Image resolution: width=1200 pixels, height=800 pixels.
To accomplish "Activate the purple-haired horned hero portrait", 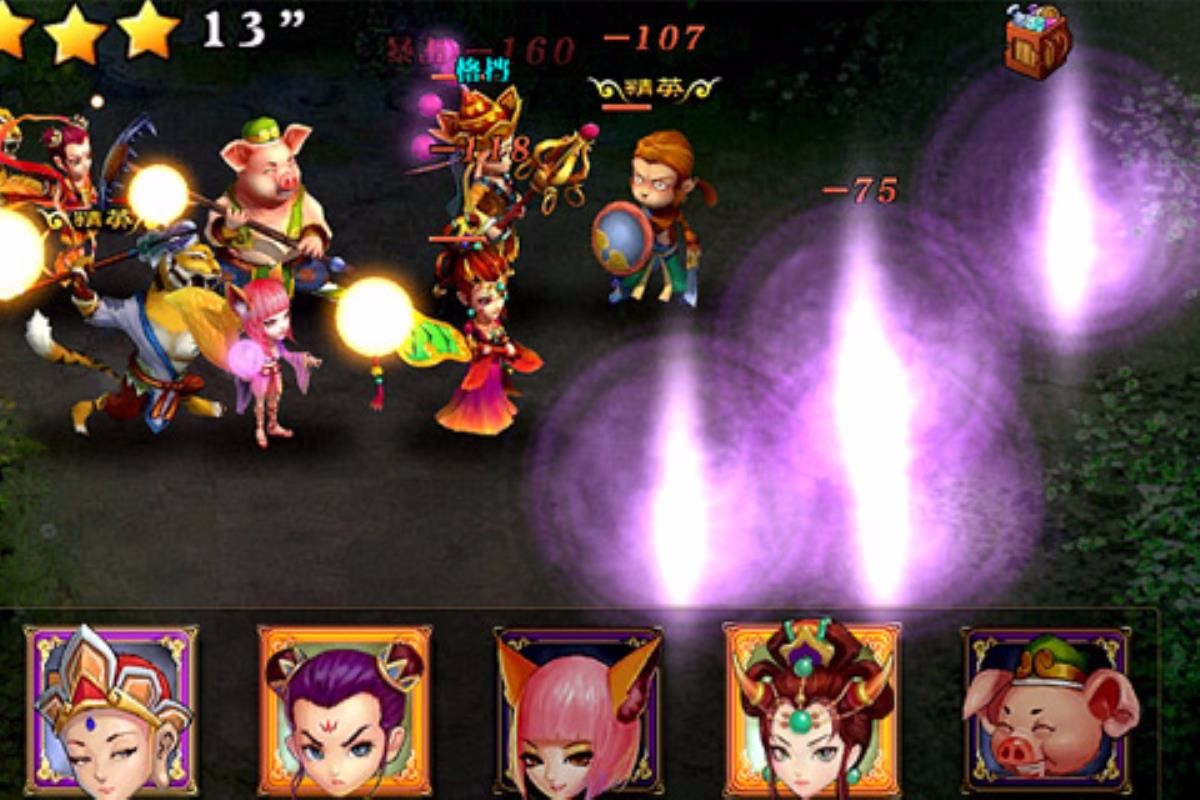I will click(344, 710).
